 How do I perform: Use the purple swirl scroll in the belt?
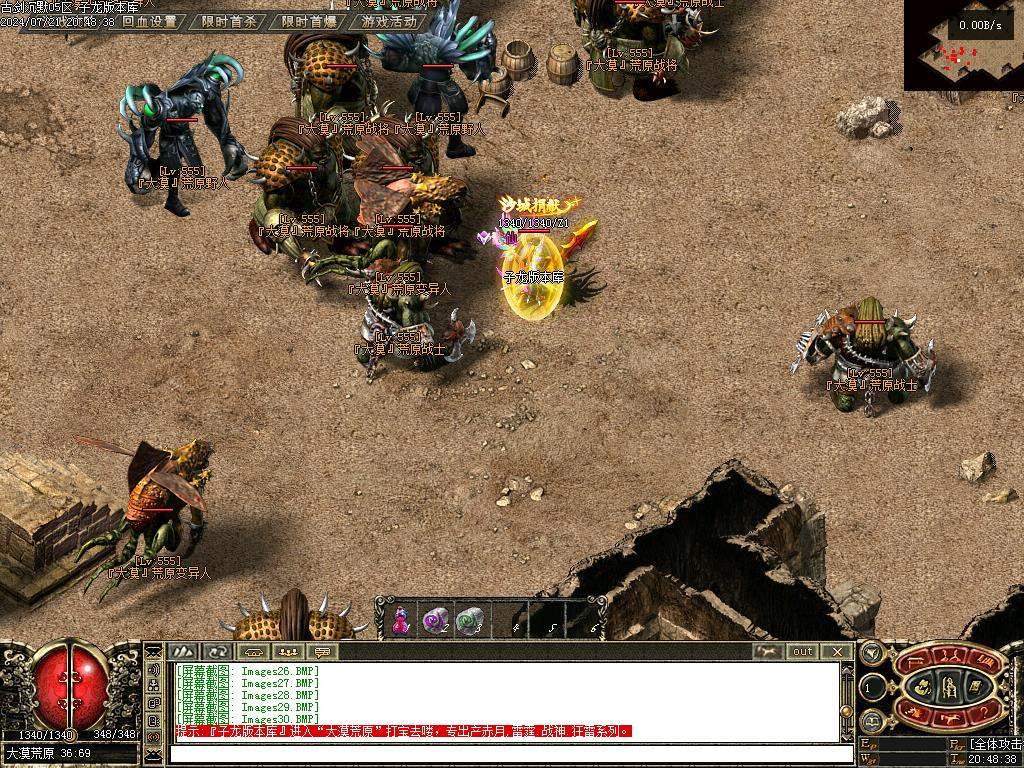coord(436,621)
